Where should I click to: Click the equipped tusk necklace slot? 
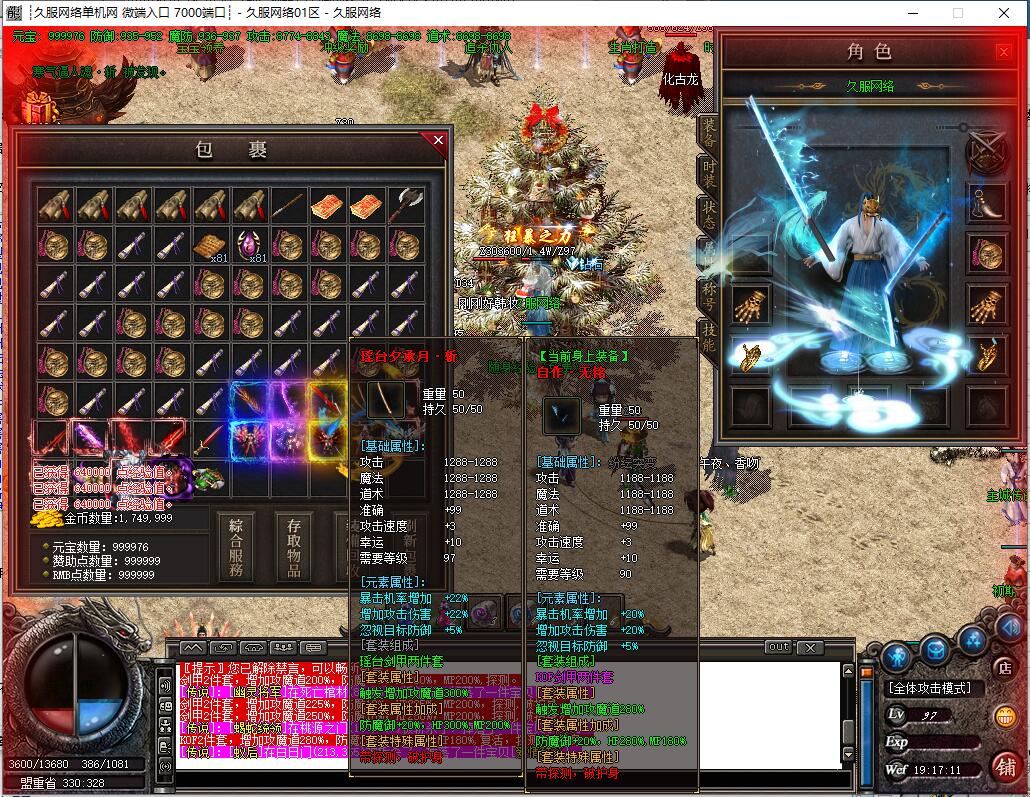point(985,201)
